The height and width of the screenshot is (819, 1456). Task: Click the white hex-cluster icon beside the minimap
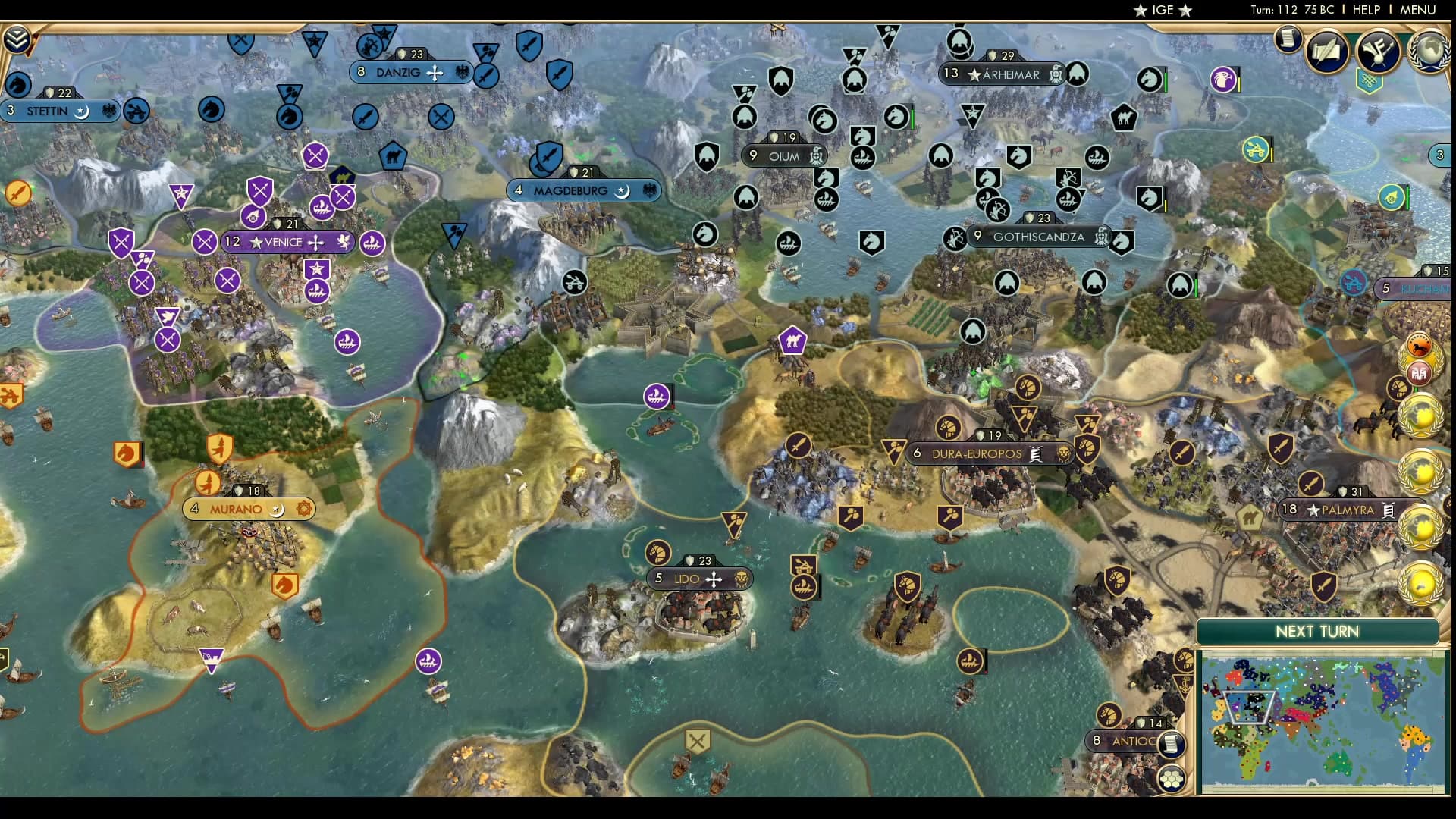point(1172,777)
